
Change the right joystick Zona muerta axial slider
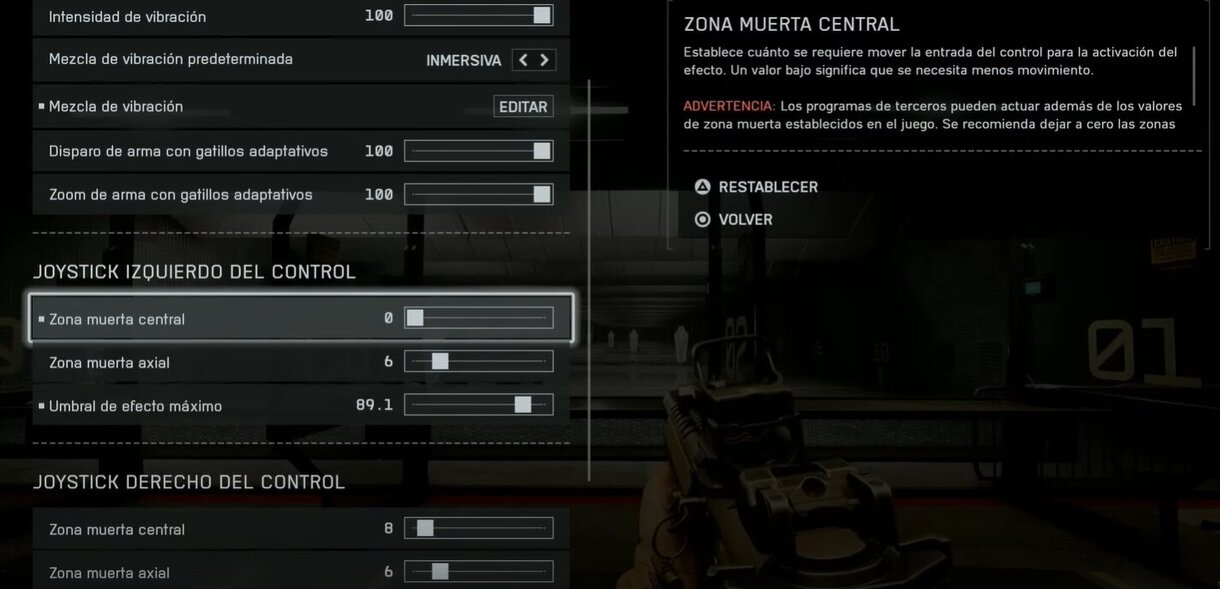479,572
